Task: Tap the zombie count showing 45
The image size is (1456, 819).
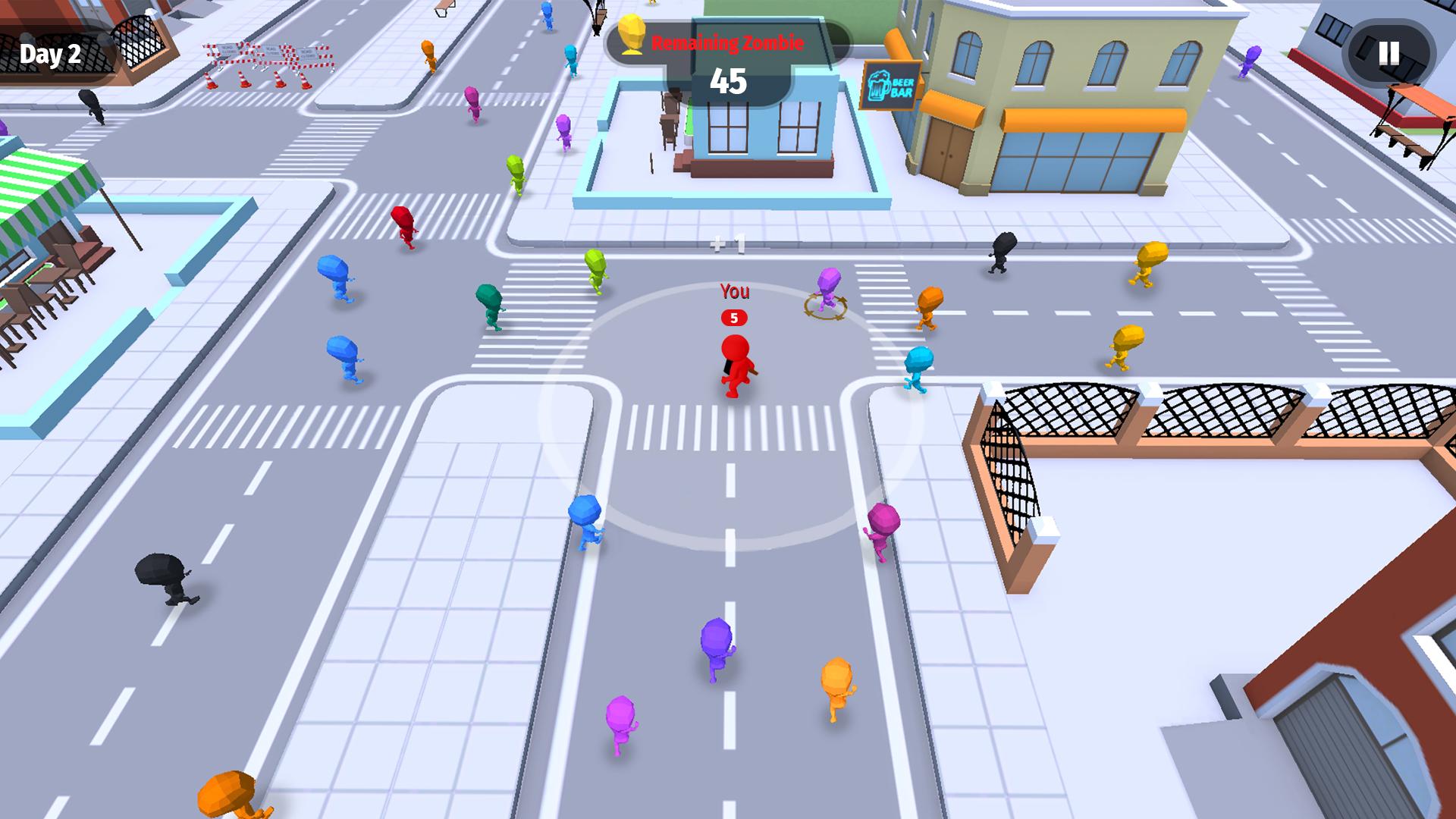Action: (726, 80)
